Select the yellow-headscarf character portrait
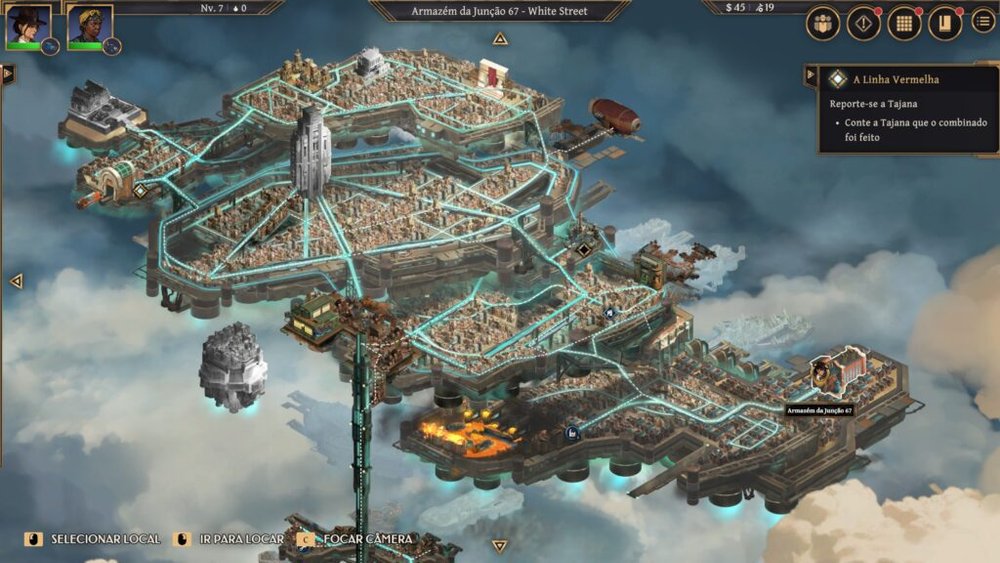 point(89,25)
